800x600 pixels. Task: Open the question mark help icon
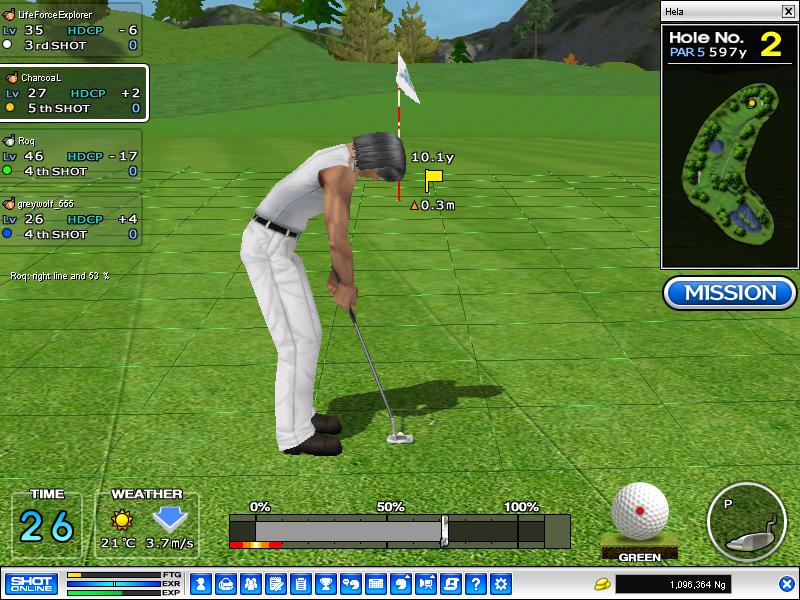click(x=476, y=583)
